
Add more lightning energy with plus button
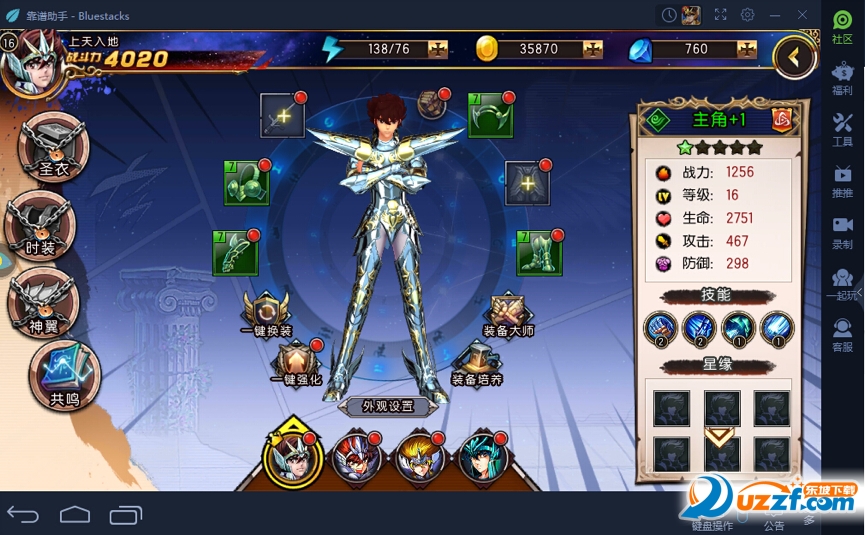438,49
